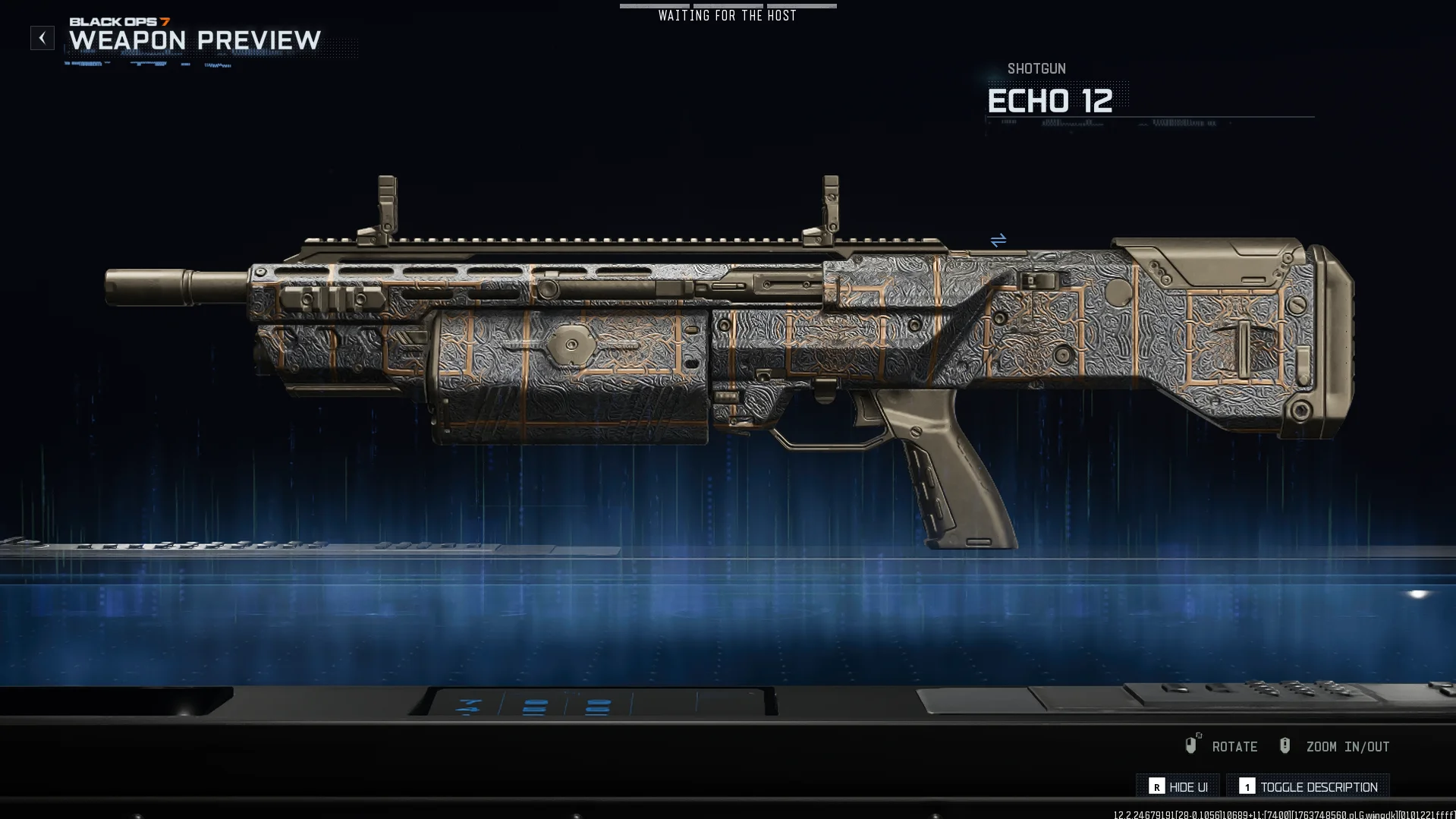The width and height of the screenshot is (1456, 819).
Task: Click the scroll wheel icon beside ZOOM IN/OUT
Action: pyautogui.click(x=1285, y=746)
